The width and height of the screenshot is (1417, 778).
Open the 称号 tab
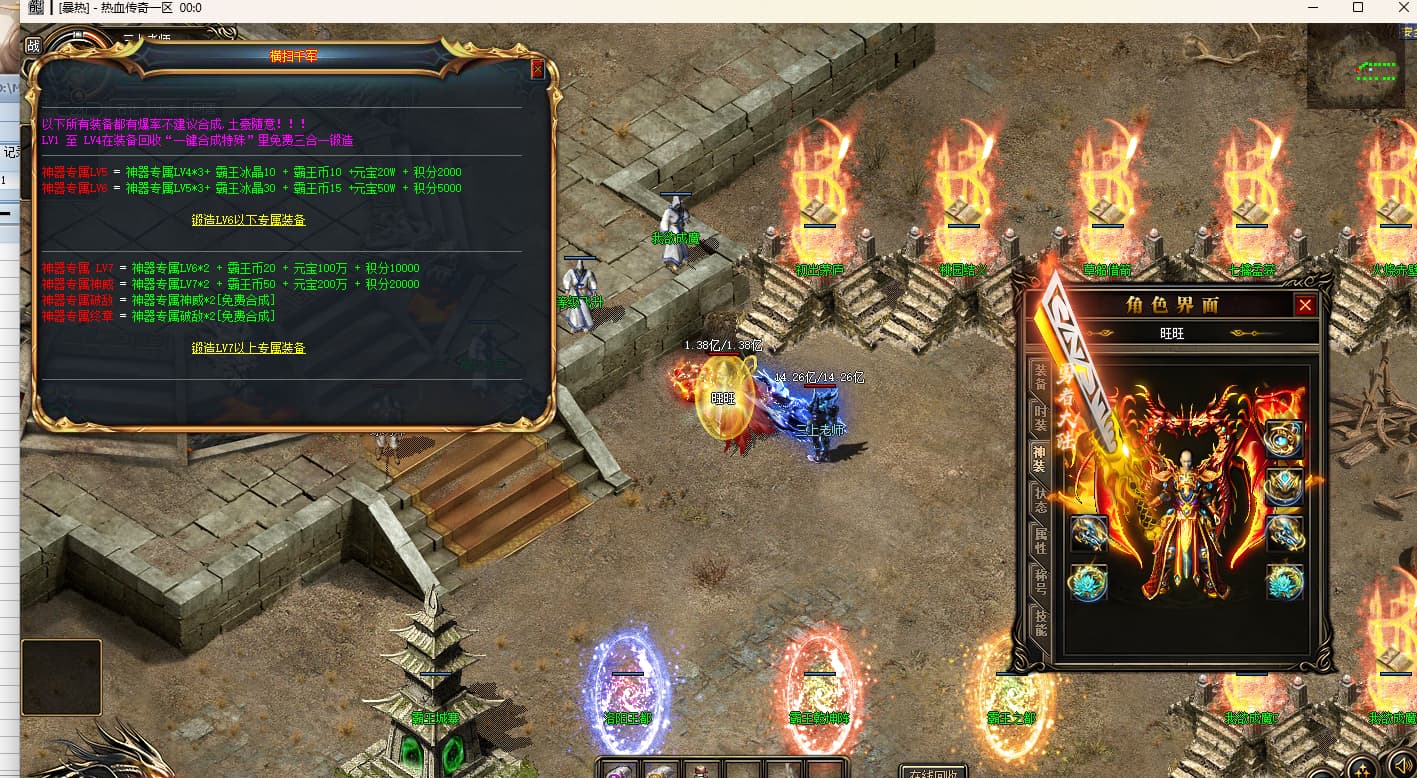click(1040, 582)
